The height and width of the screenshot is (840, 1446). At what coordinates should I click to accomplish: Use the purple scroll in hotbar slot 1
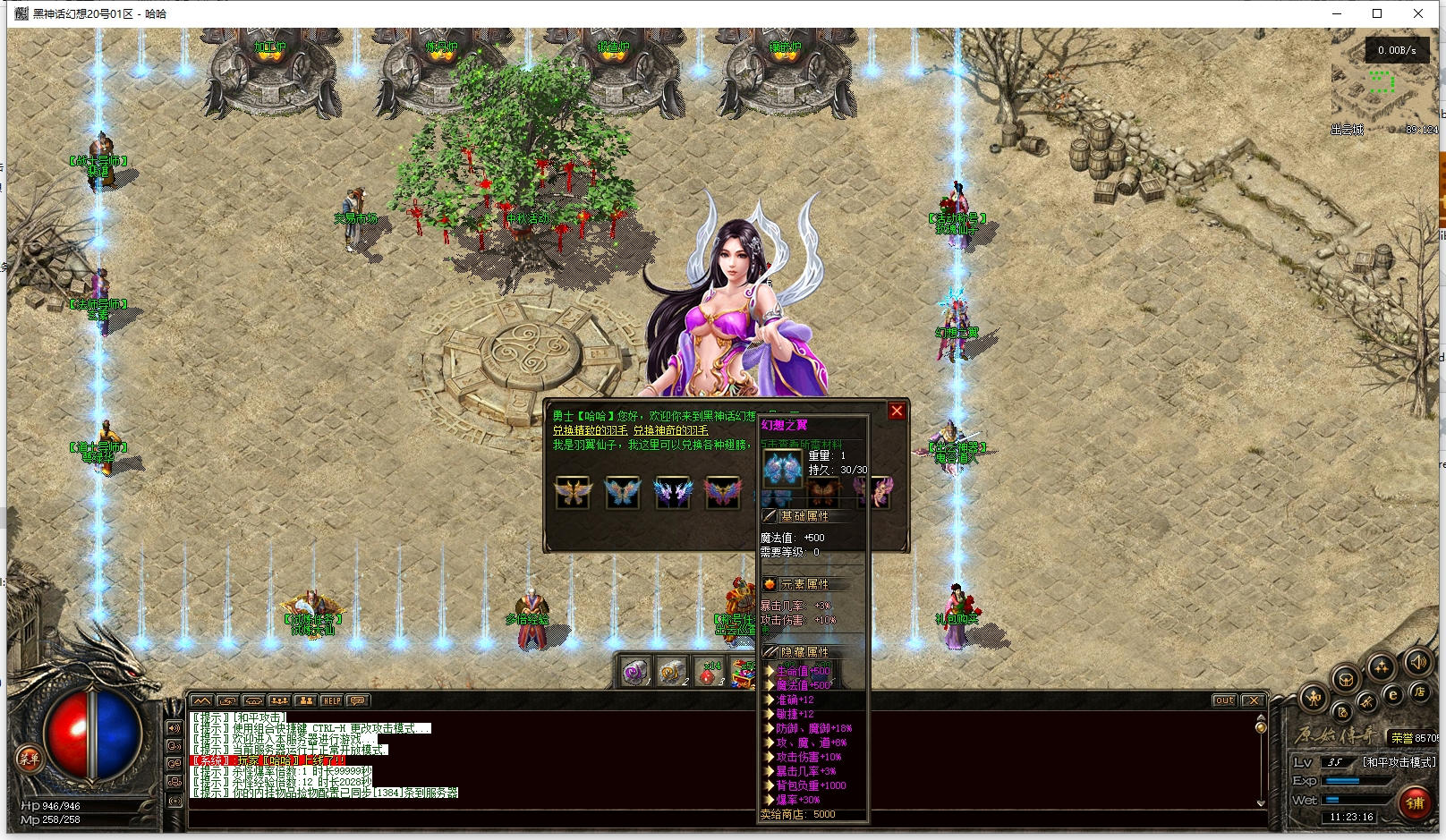[635, 673]
